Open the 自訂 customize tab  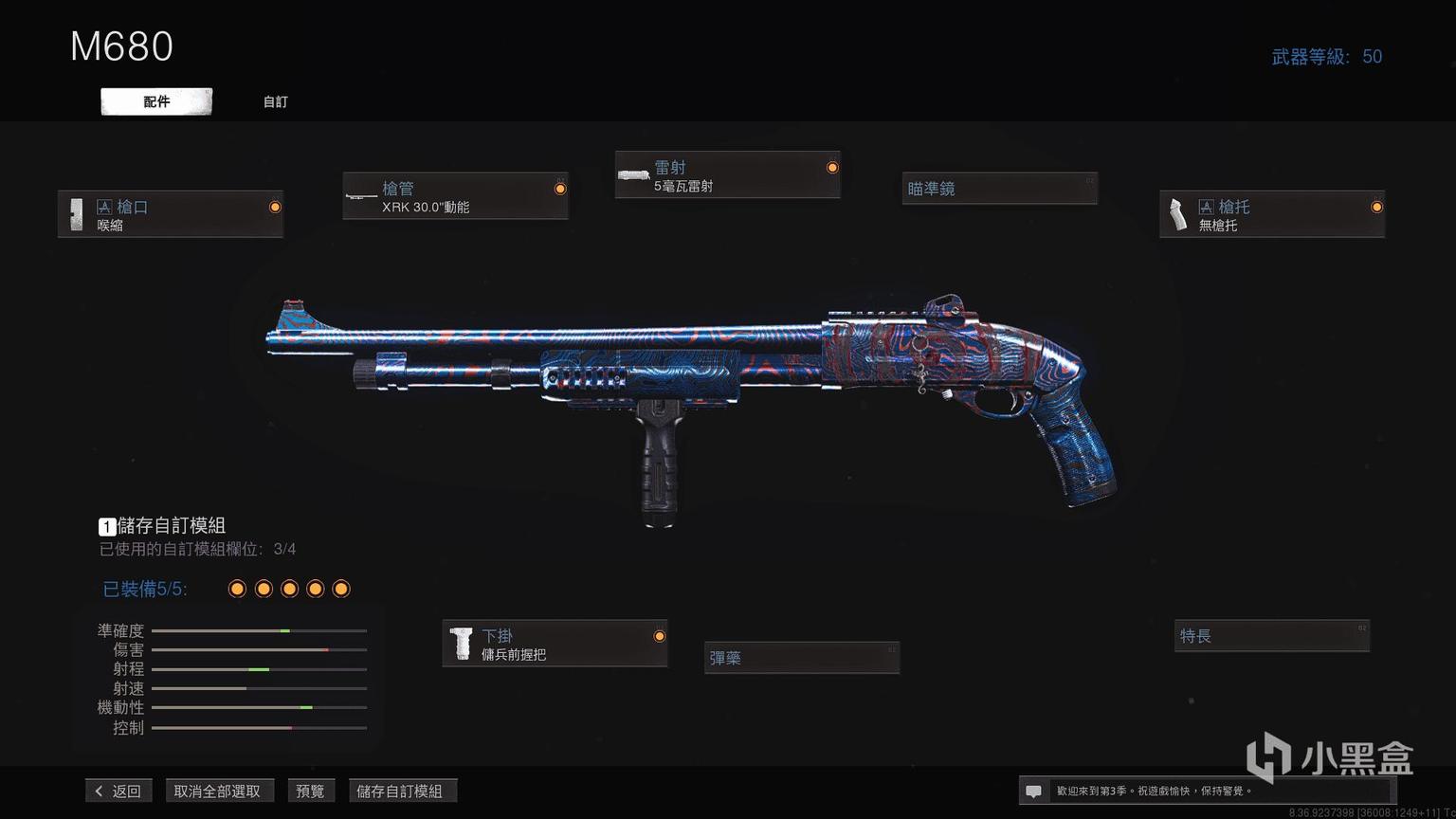pyautogui.click(x=275, y=101)
